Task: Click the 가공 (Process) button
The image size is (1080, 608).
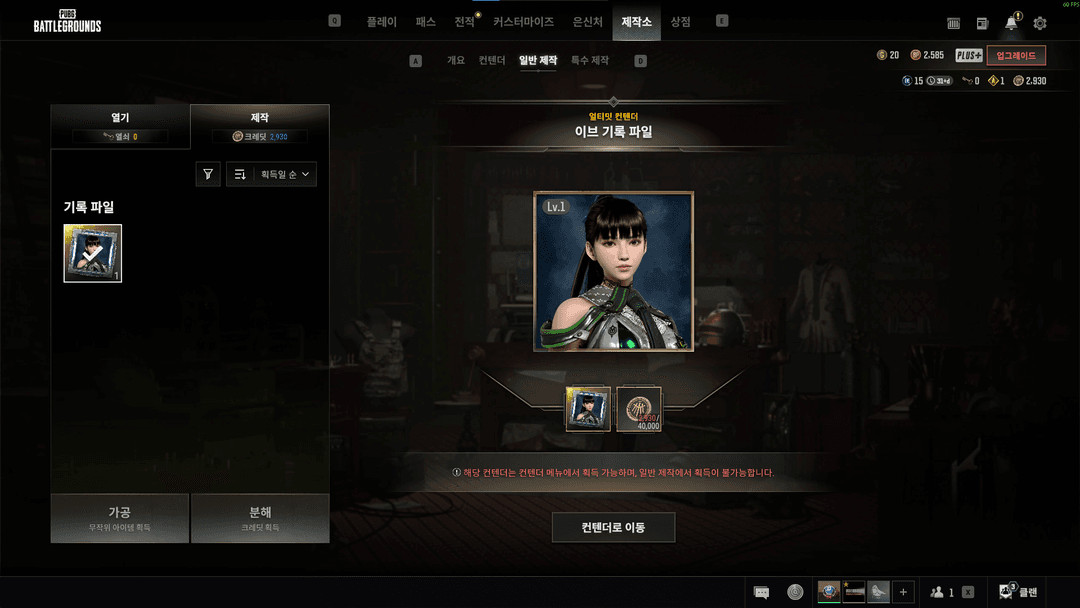Action: (120, 517)
